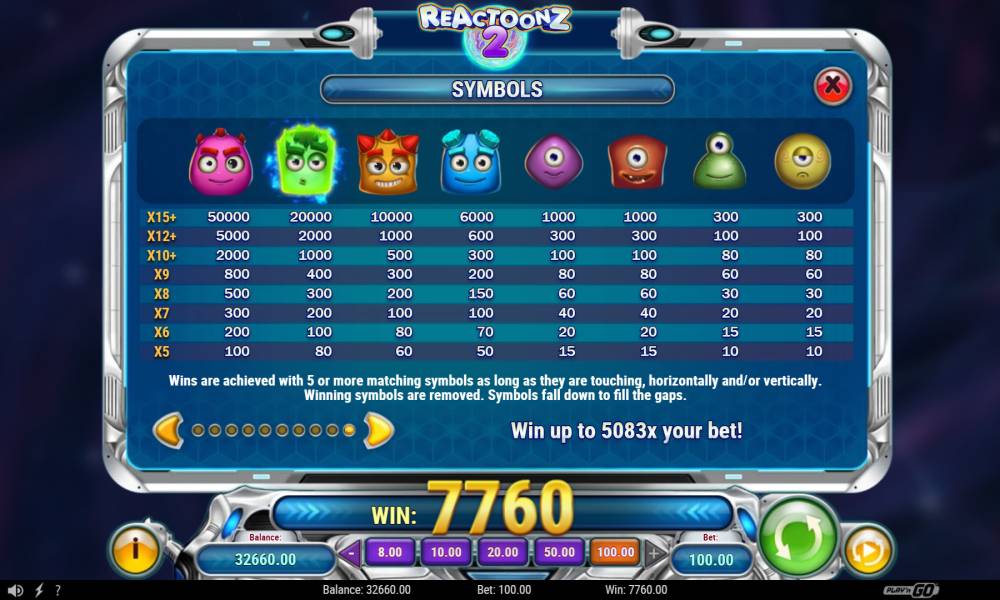This screenshot has height=600, width=1000.
Task: Select the 8.00 bet amount
Action: point(390,552)
